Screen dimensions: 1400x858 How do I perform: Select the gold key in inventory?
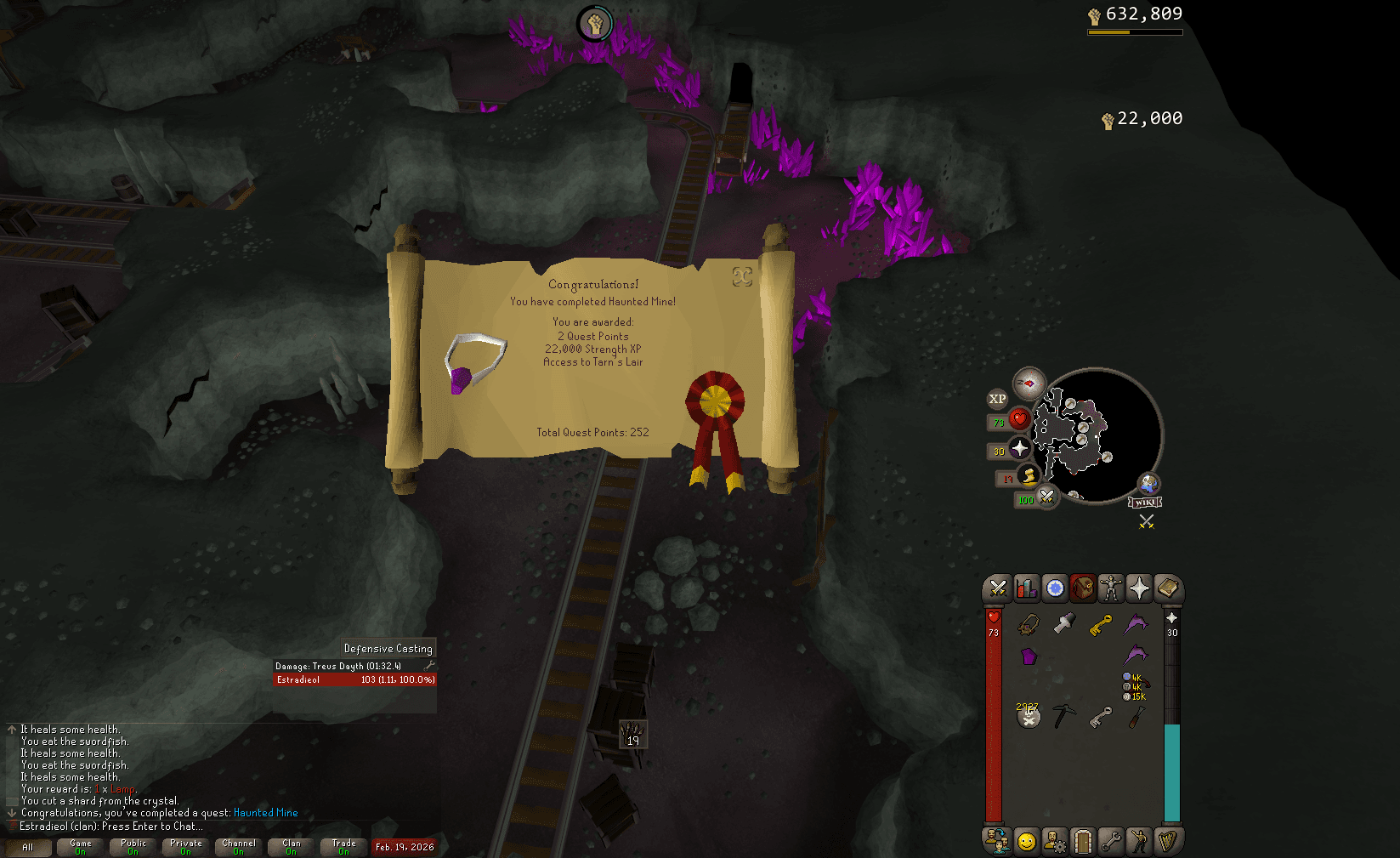pos(1100,626)
